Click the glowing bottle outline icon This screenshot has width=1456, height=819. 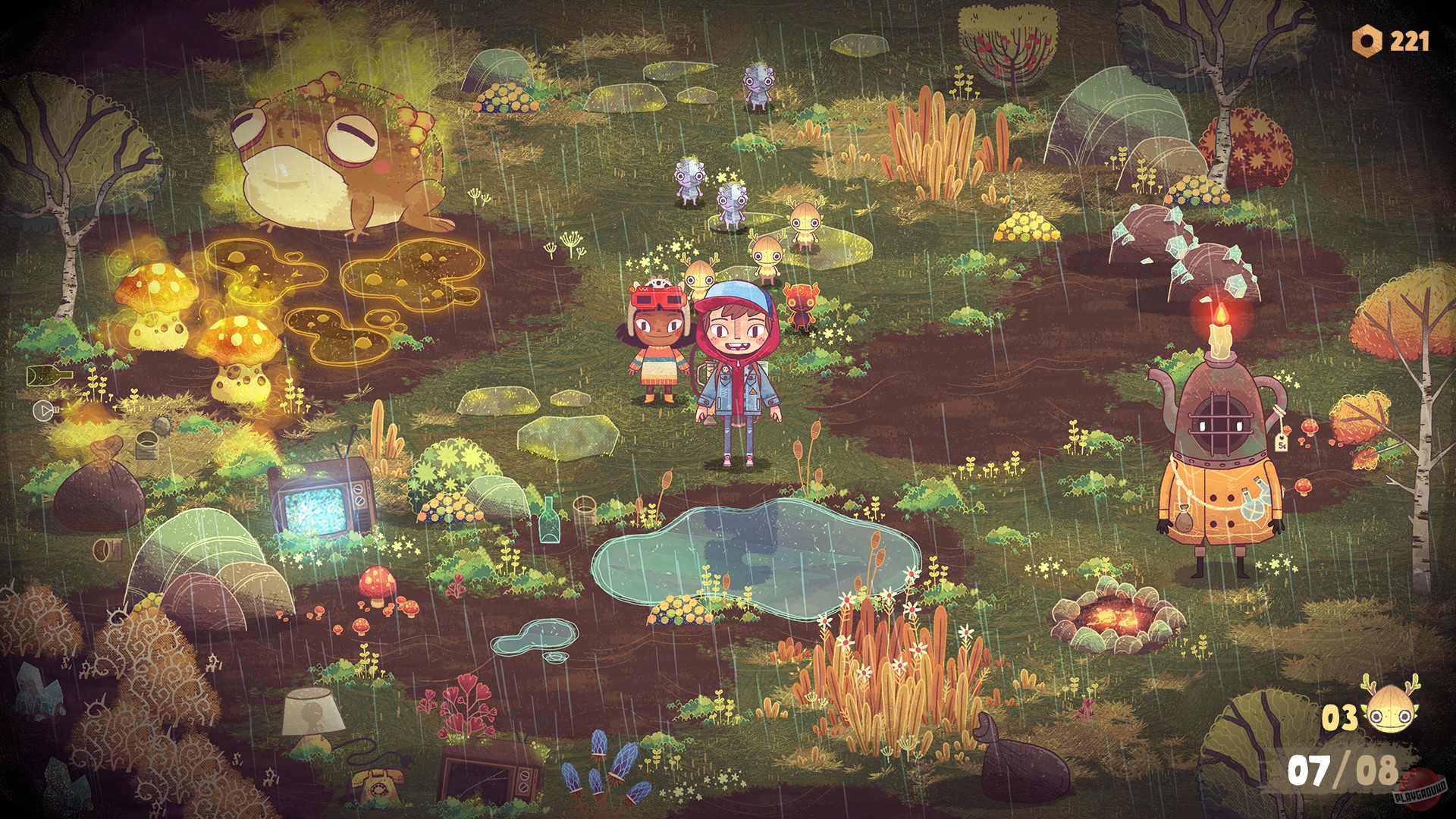pos(47,373)
